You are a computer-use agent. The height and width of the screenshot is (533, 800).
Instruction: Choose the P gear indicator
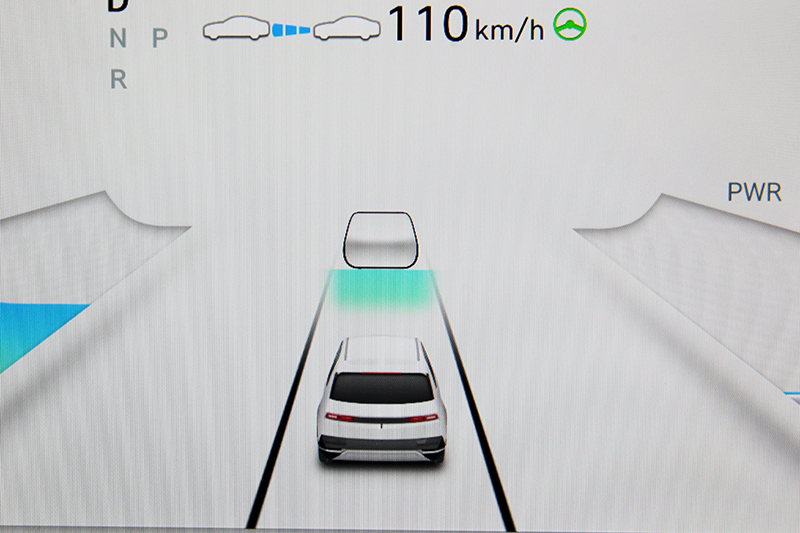[x=159, y=39]
